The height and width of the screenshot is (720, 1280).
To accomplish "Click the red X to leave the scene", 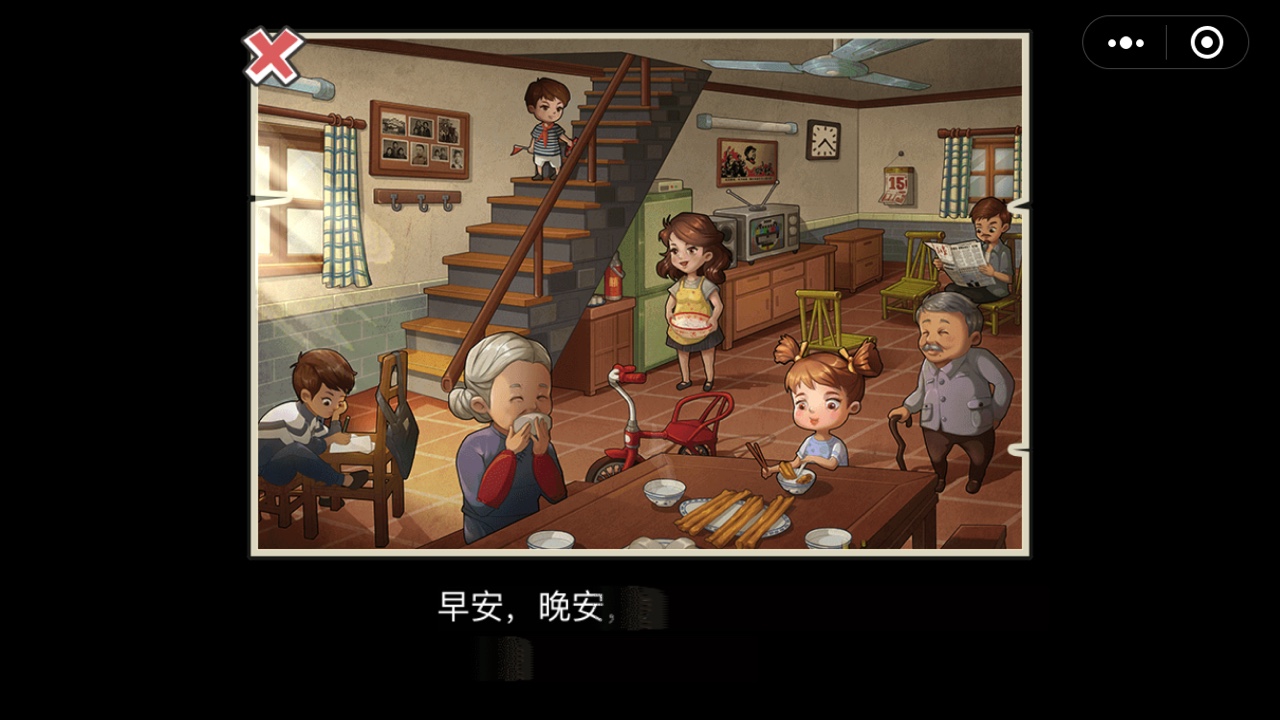I will [271, 55].
